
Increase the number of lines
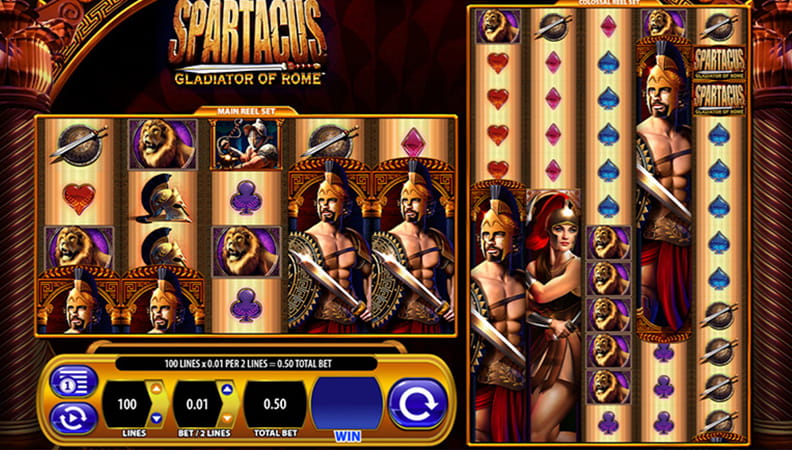coord(155,389)
